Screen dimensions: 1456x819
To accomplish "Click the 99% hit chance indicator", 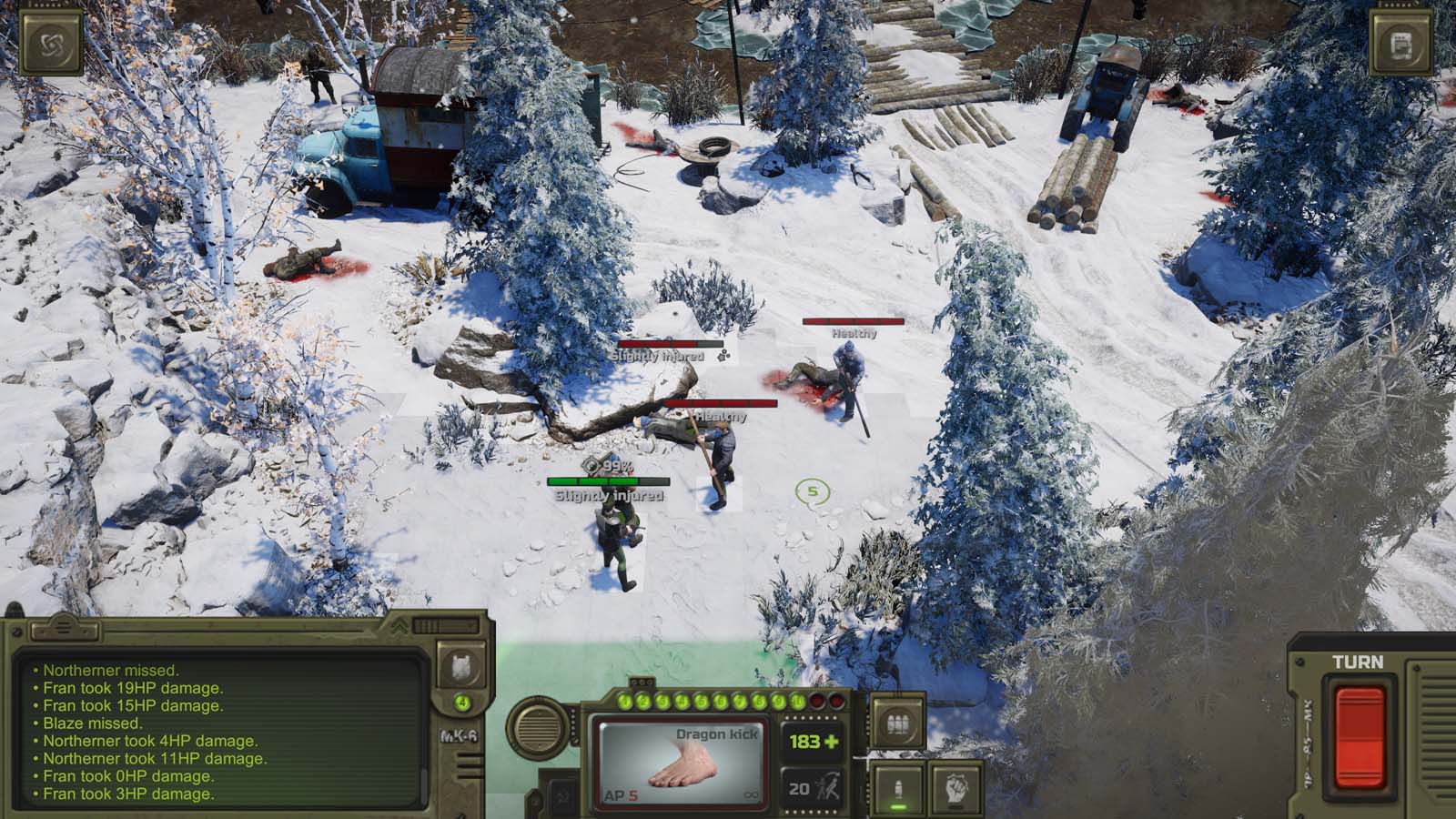I will [608, 466].
